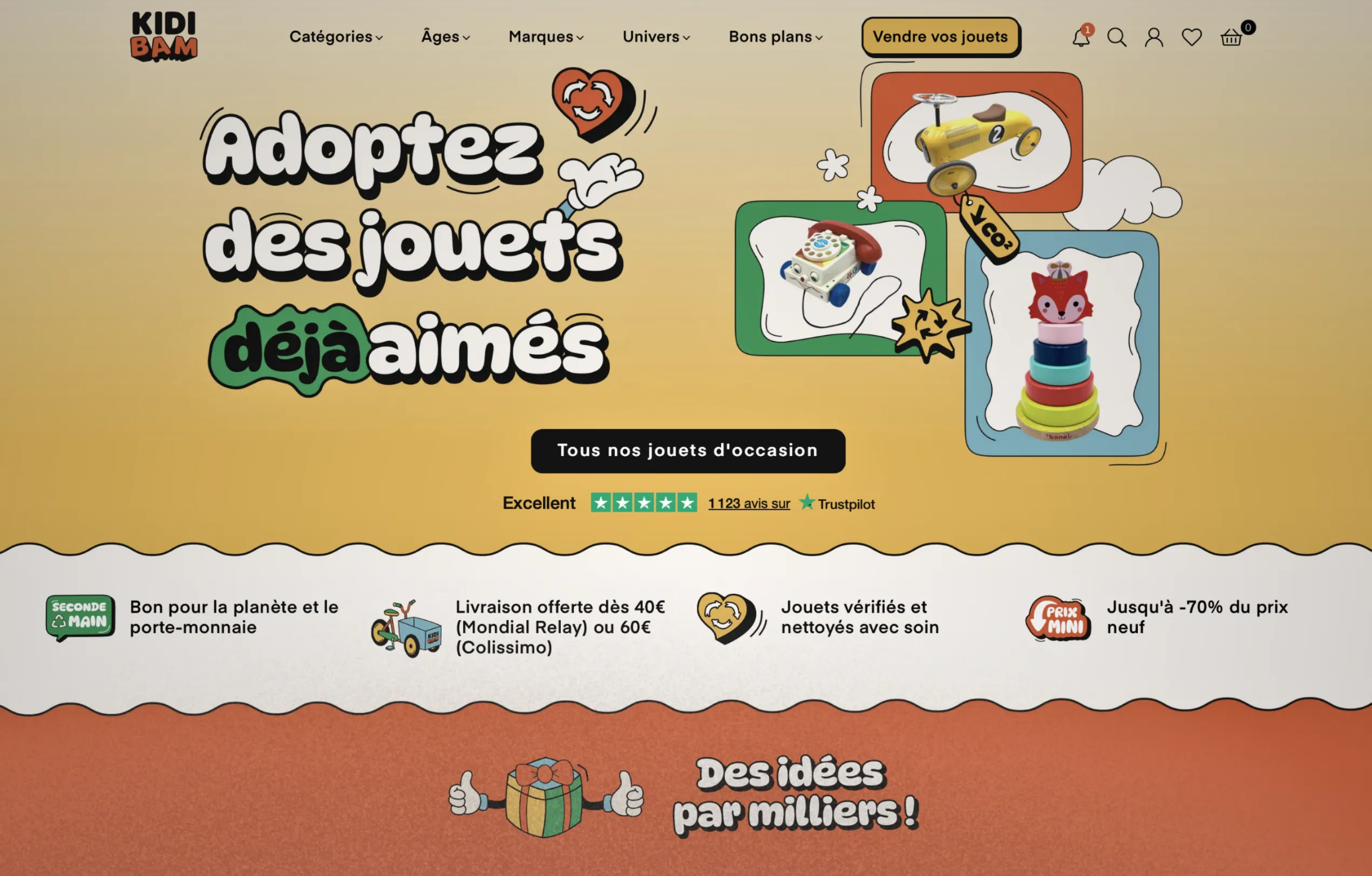Open the user account icon
This screenshot has height=876, width=1372.
coord(1154,37)
